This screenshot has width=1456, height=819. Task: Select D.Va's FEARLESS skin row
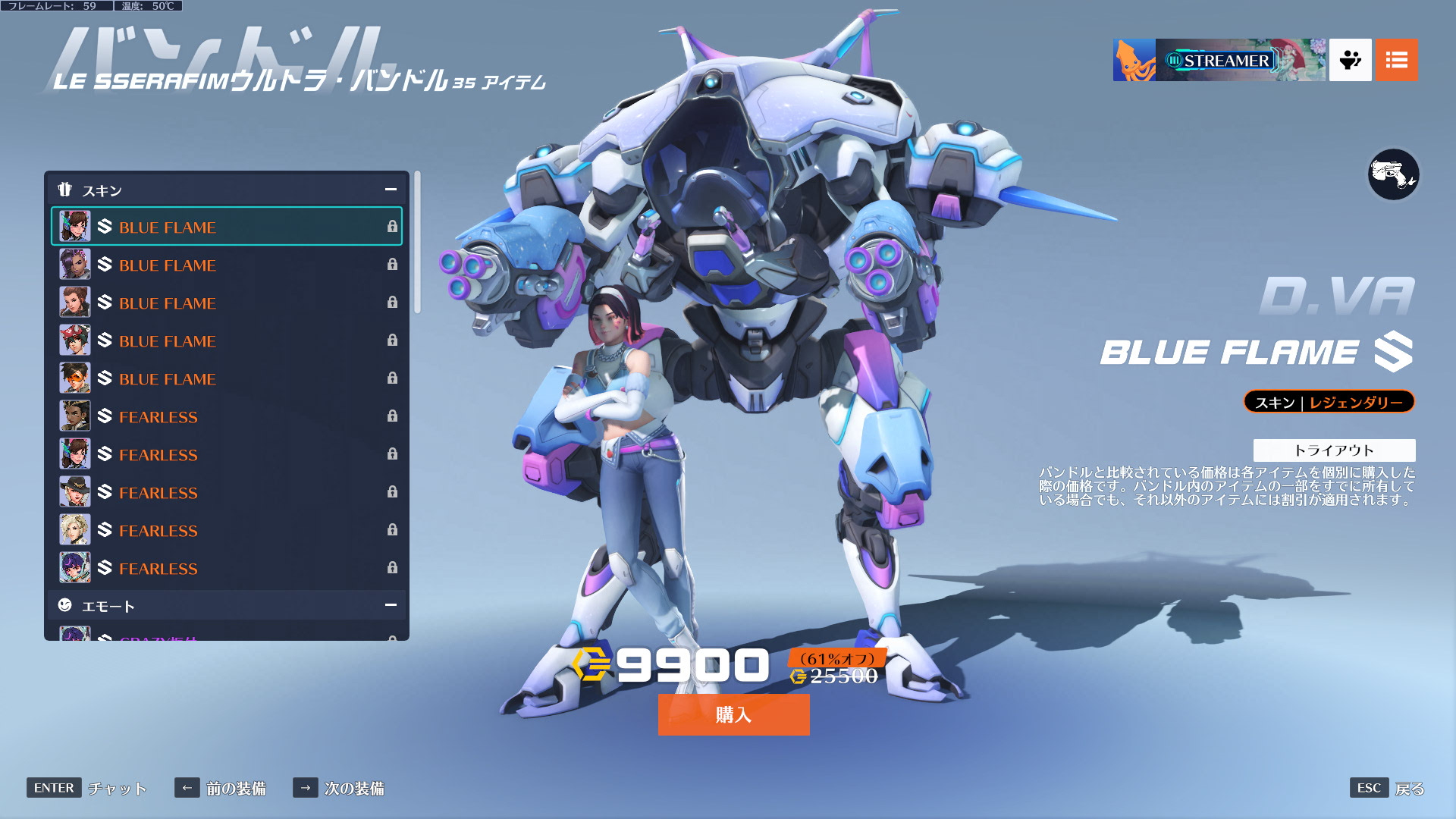(227, 454)
